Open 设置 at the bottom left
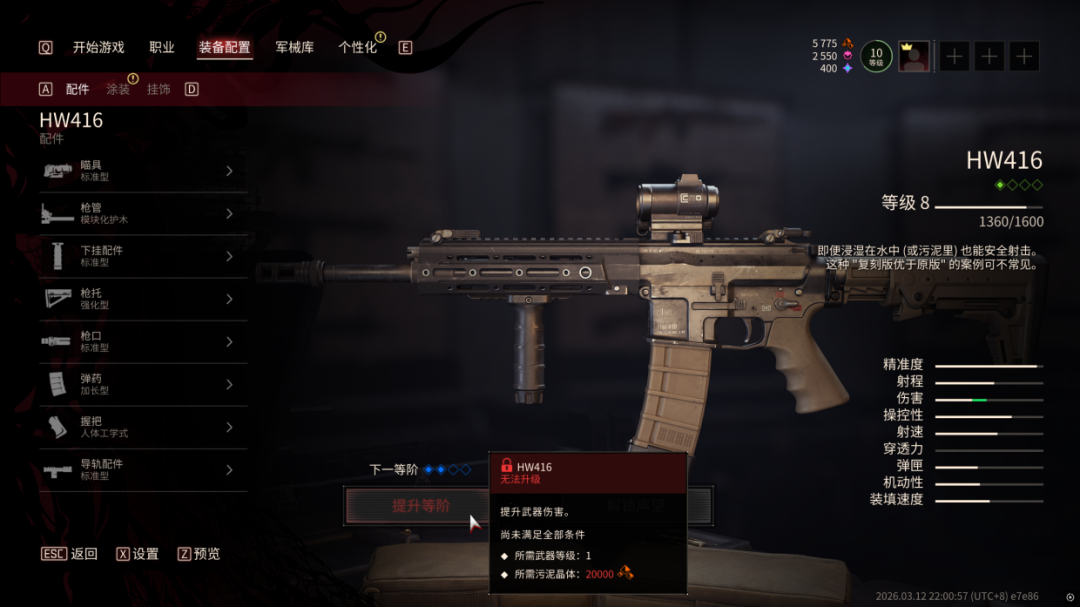Screen dimensions: 1080x607 tap(138, 554)
